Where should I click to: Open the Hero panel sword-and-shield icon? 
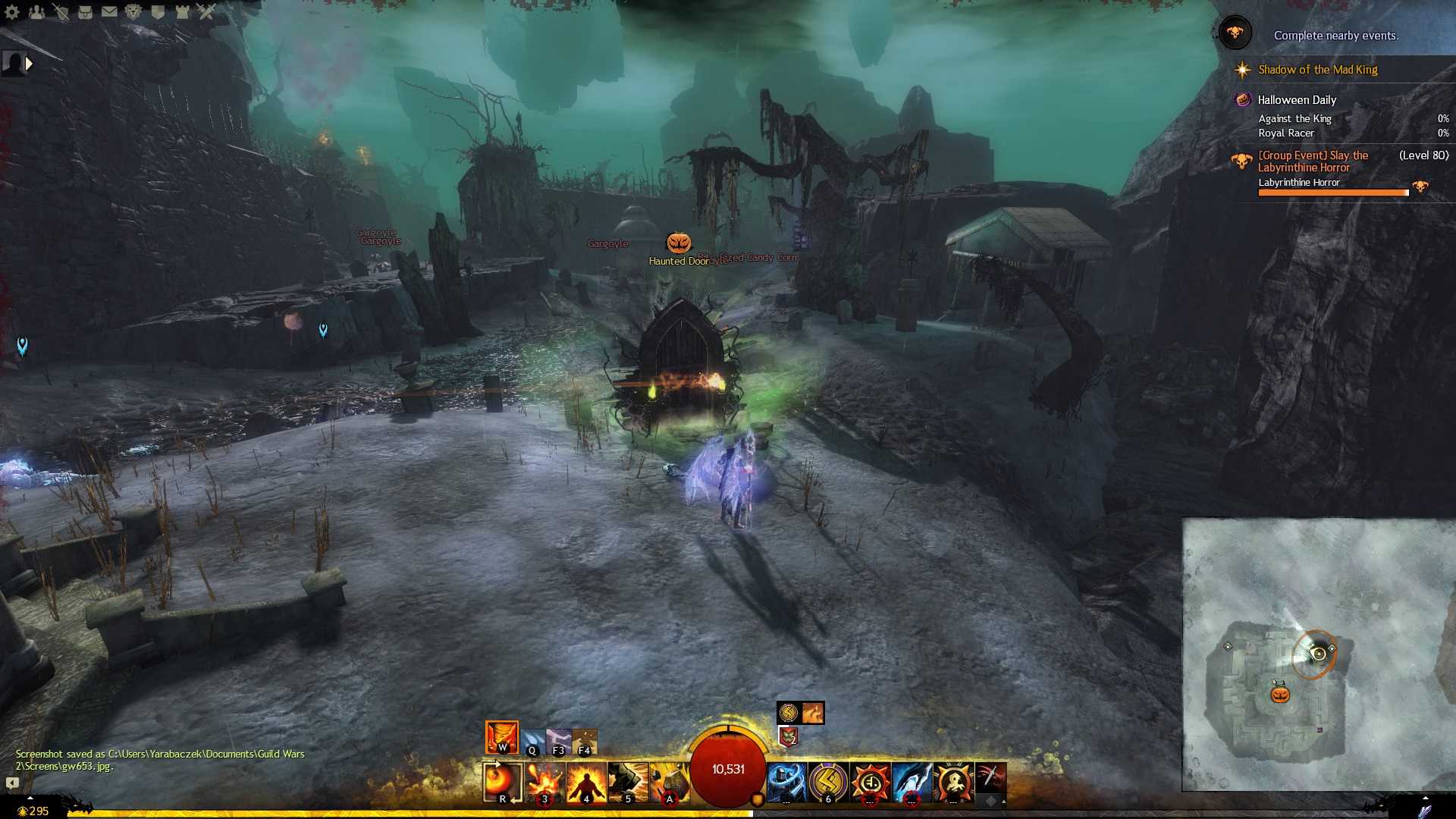61,12
